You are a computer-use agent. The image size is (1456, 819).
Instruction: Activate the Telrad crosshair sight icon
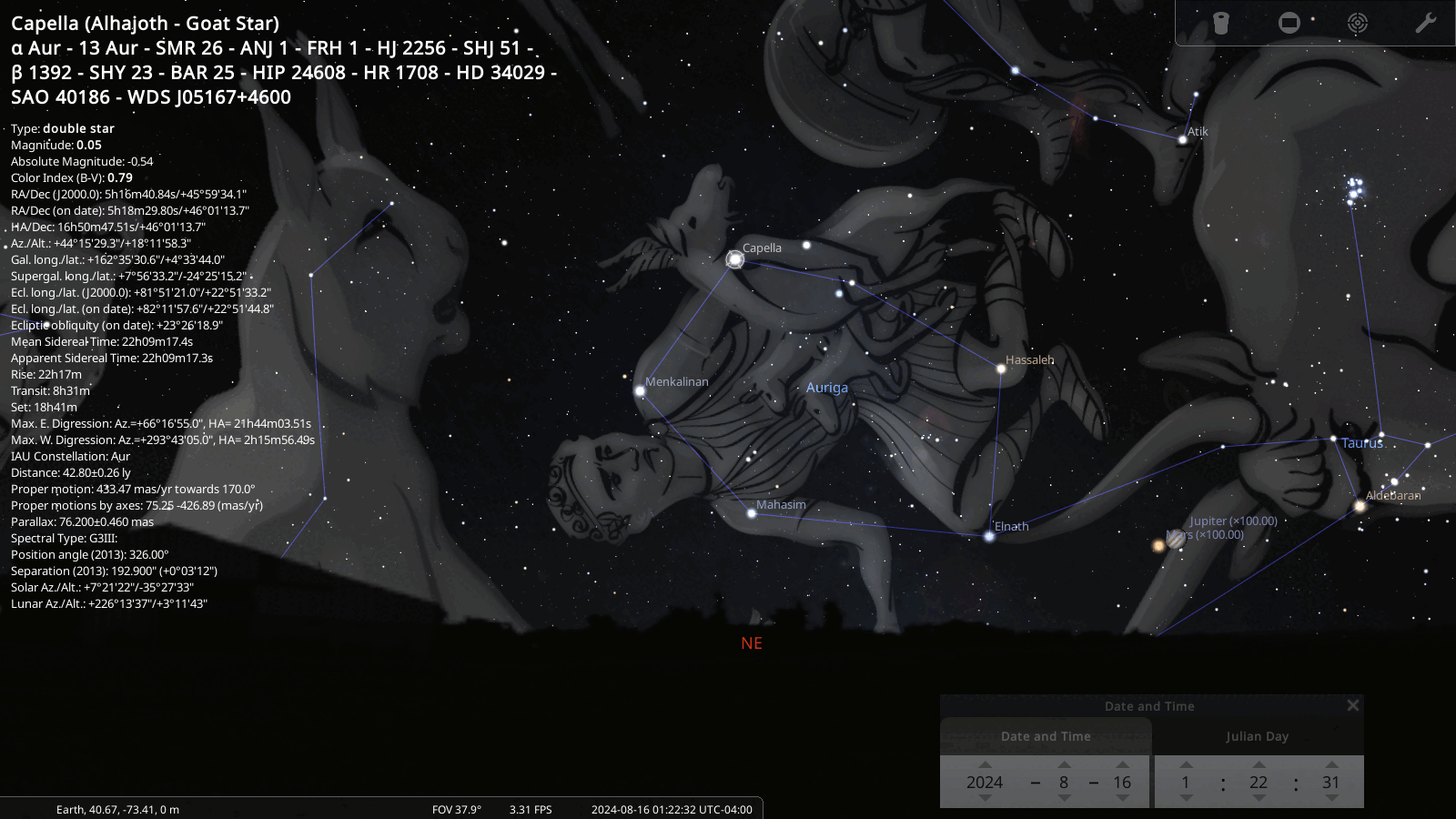1358,23
